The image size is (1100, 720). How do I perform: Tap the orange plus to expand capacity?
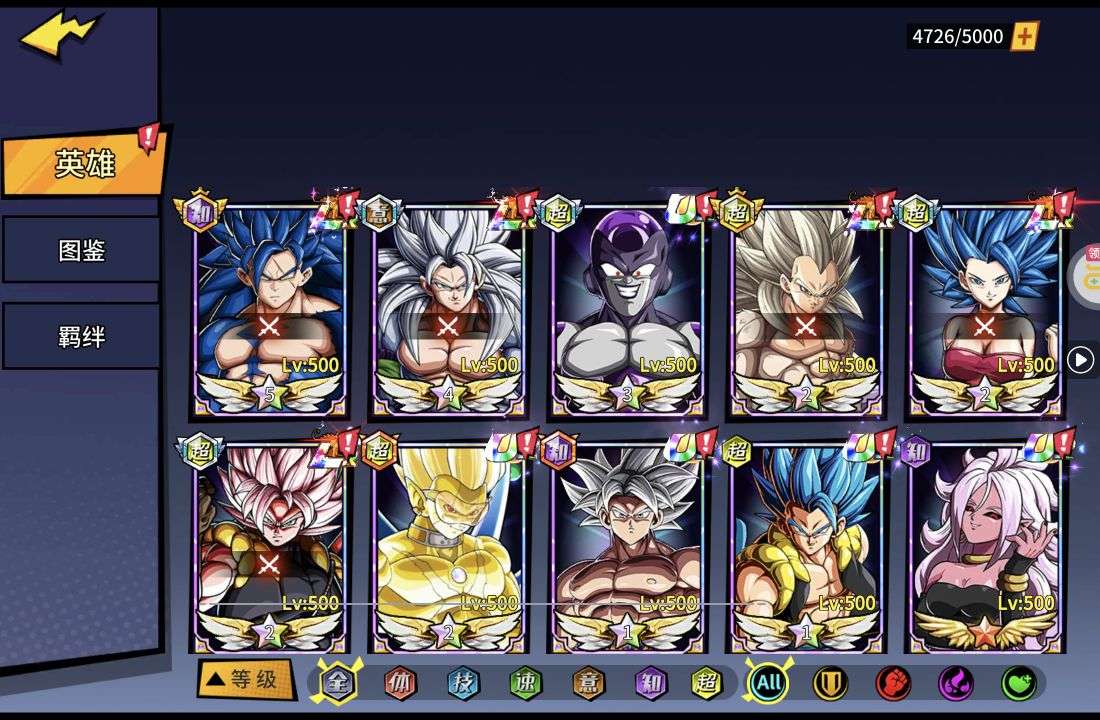click(1025, 37)
